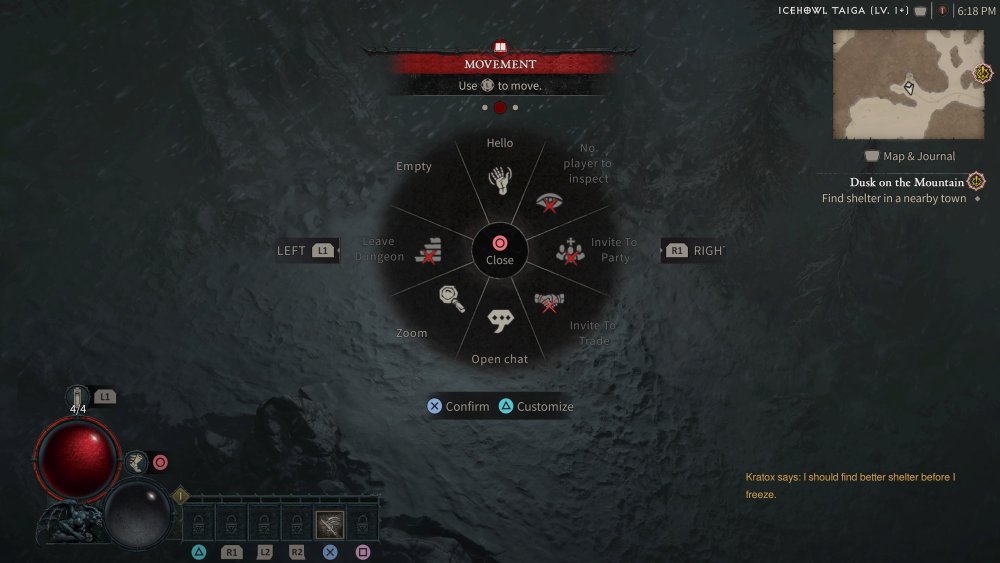This screenshot has height=563, width=1000.
Task: Choose the Invite To Trade handshake option
Action: click(549, 301)
